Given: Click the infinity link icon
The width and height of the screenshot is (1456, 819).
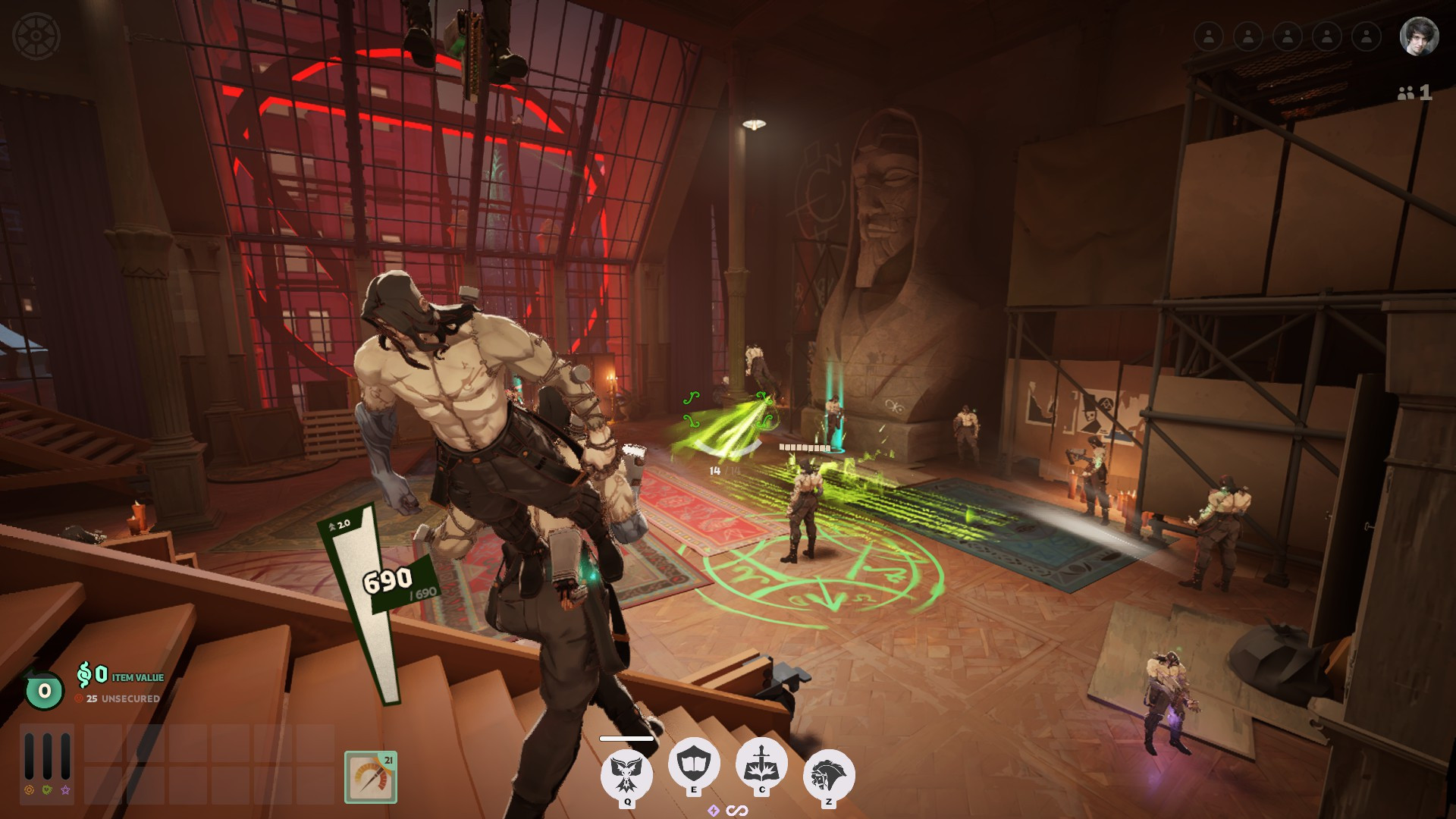Looking at the screenshot, I should pos(737,811).
